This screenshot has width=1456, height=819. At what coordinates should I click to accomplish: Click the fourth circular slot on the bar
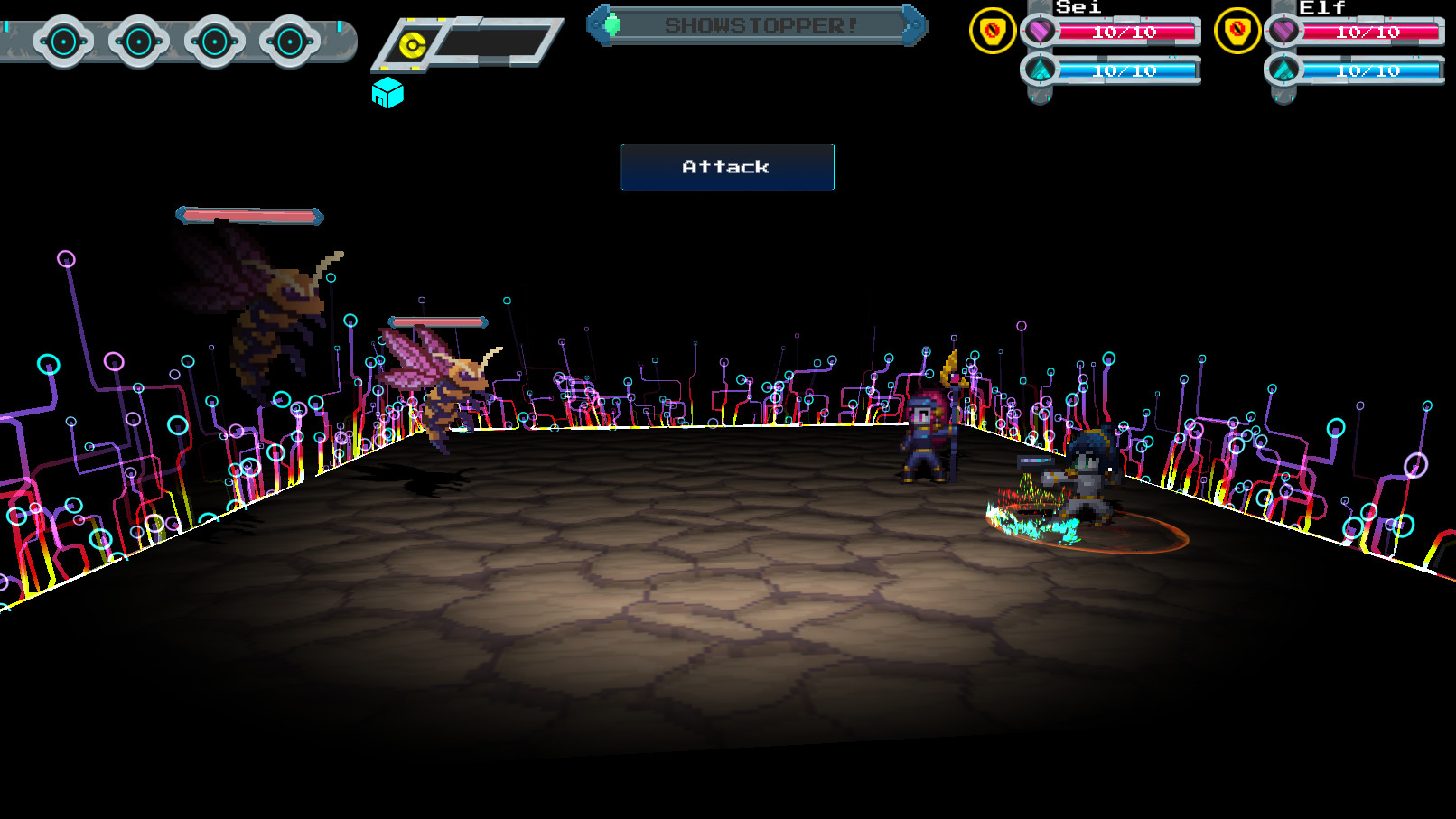pos(289,41)
